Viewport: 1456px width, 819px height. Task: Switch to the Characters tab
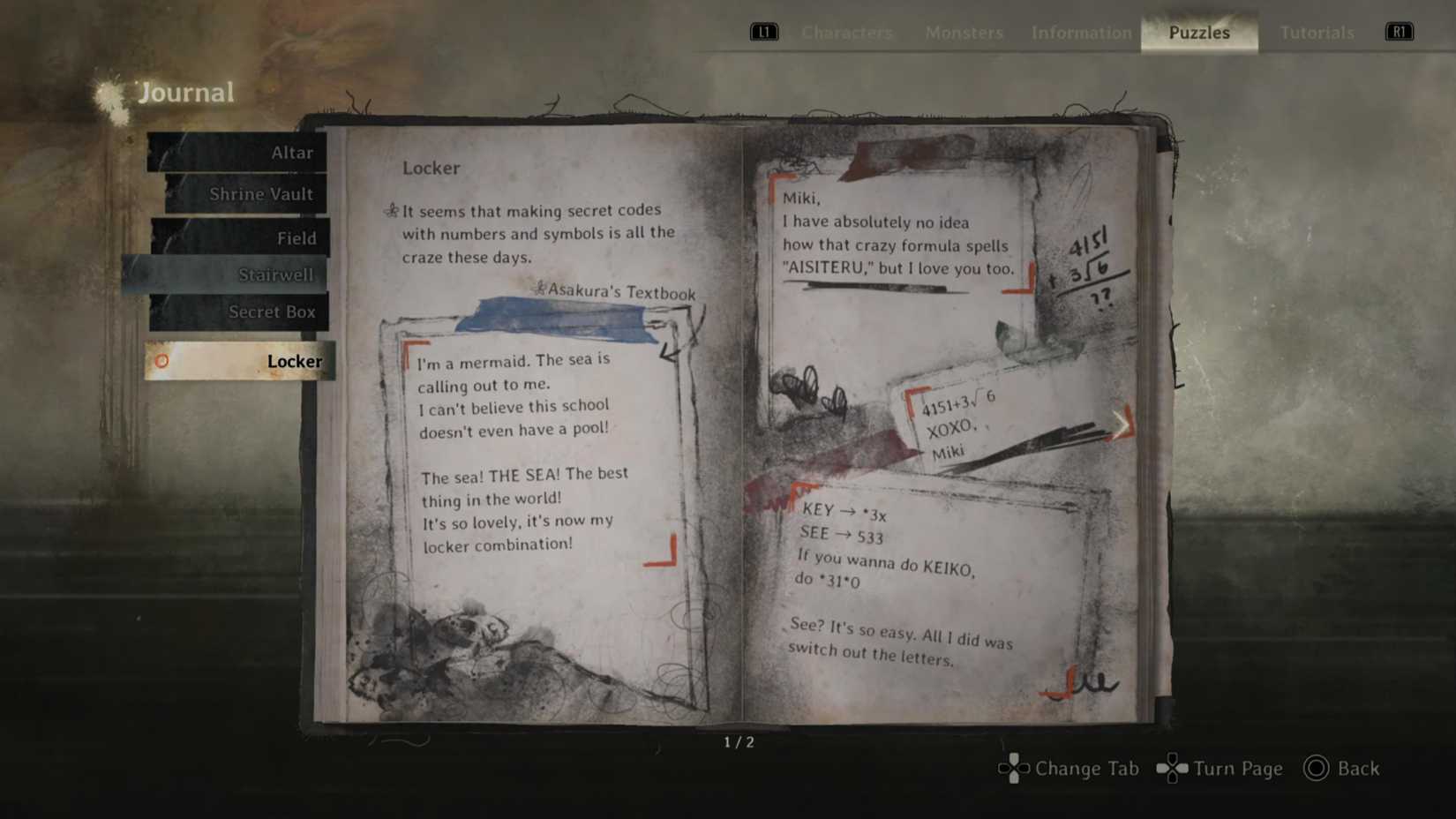846,33
